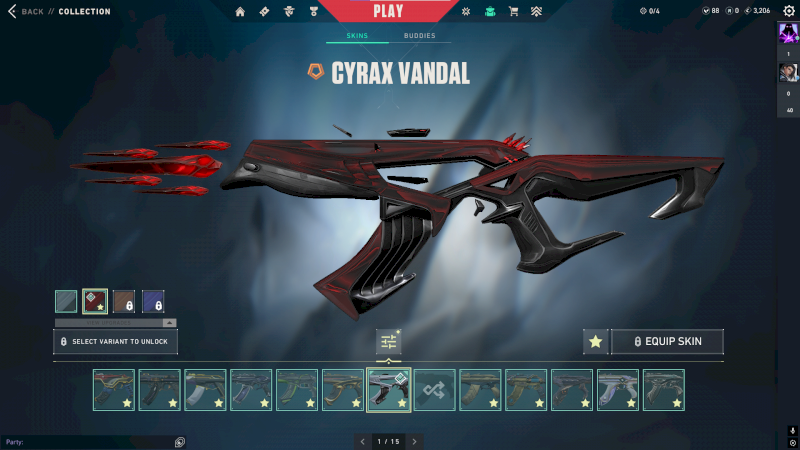Switch to the Buddies tab
The height and width of the screenshot is (450, 800).
420,36
